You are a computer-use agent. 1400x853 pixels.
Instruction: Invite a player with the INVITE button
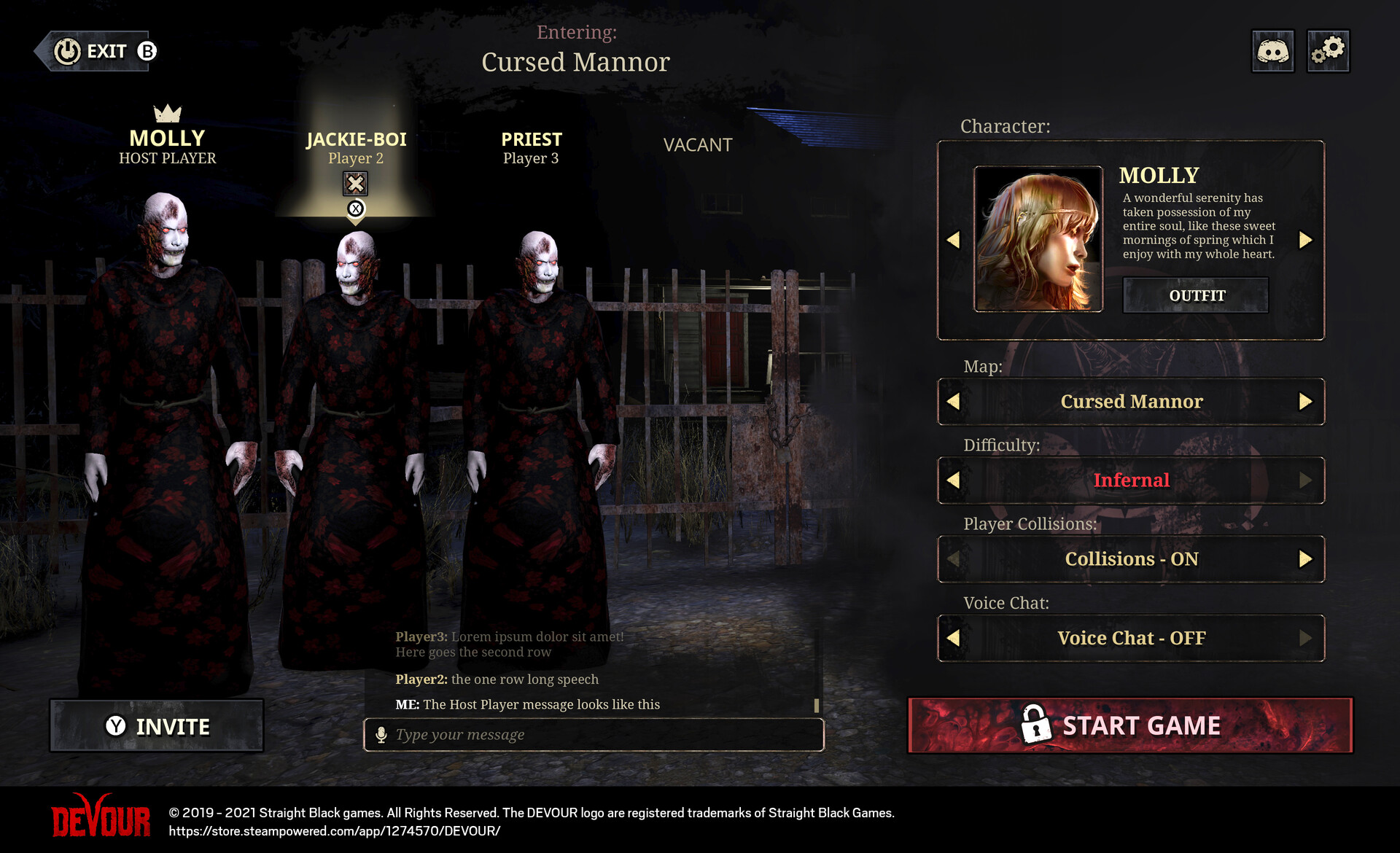click(x=157, y=726)
